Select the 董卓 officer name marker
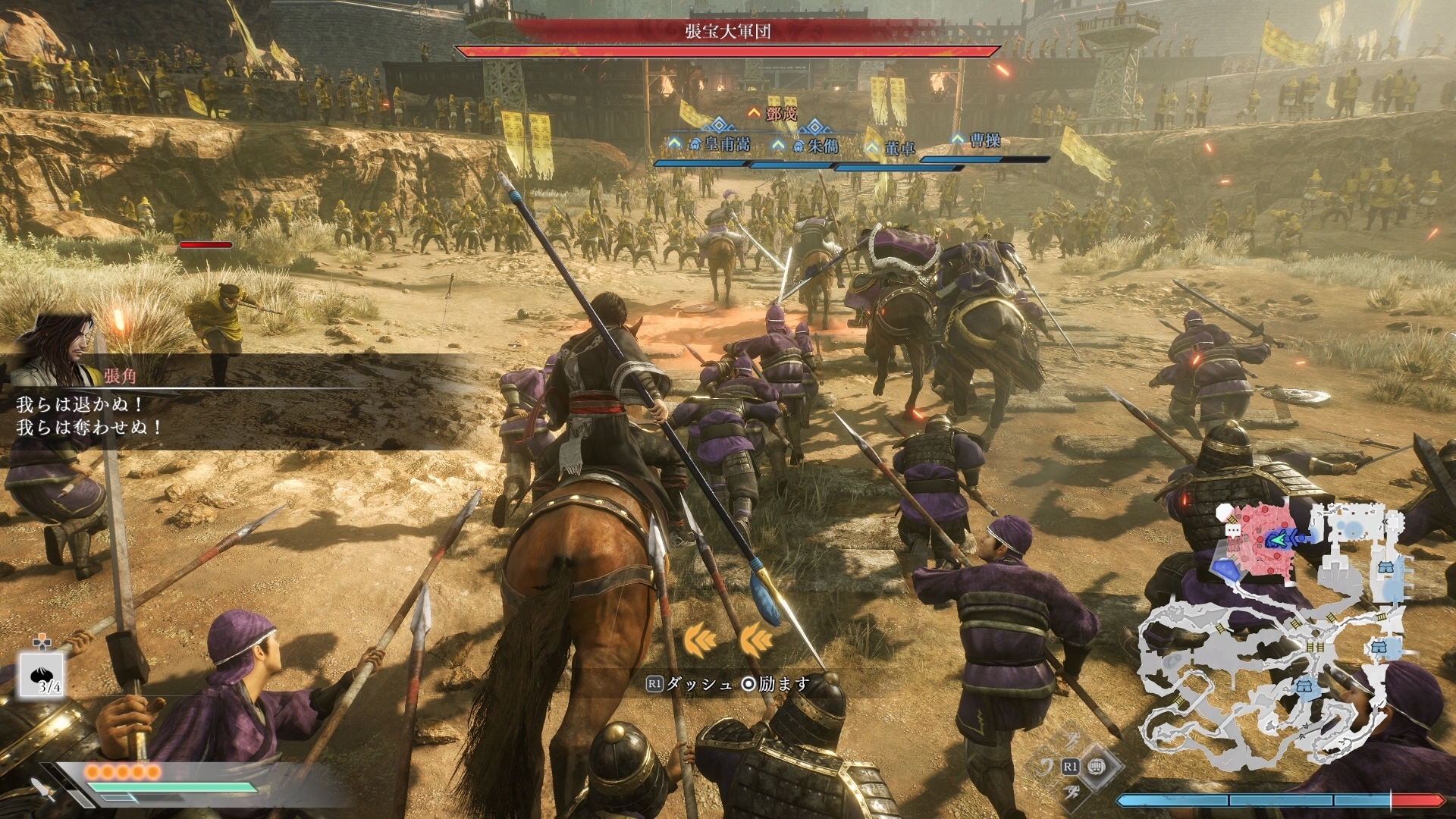This screenshot has width=1456, height=819. tap(899, 149)
